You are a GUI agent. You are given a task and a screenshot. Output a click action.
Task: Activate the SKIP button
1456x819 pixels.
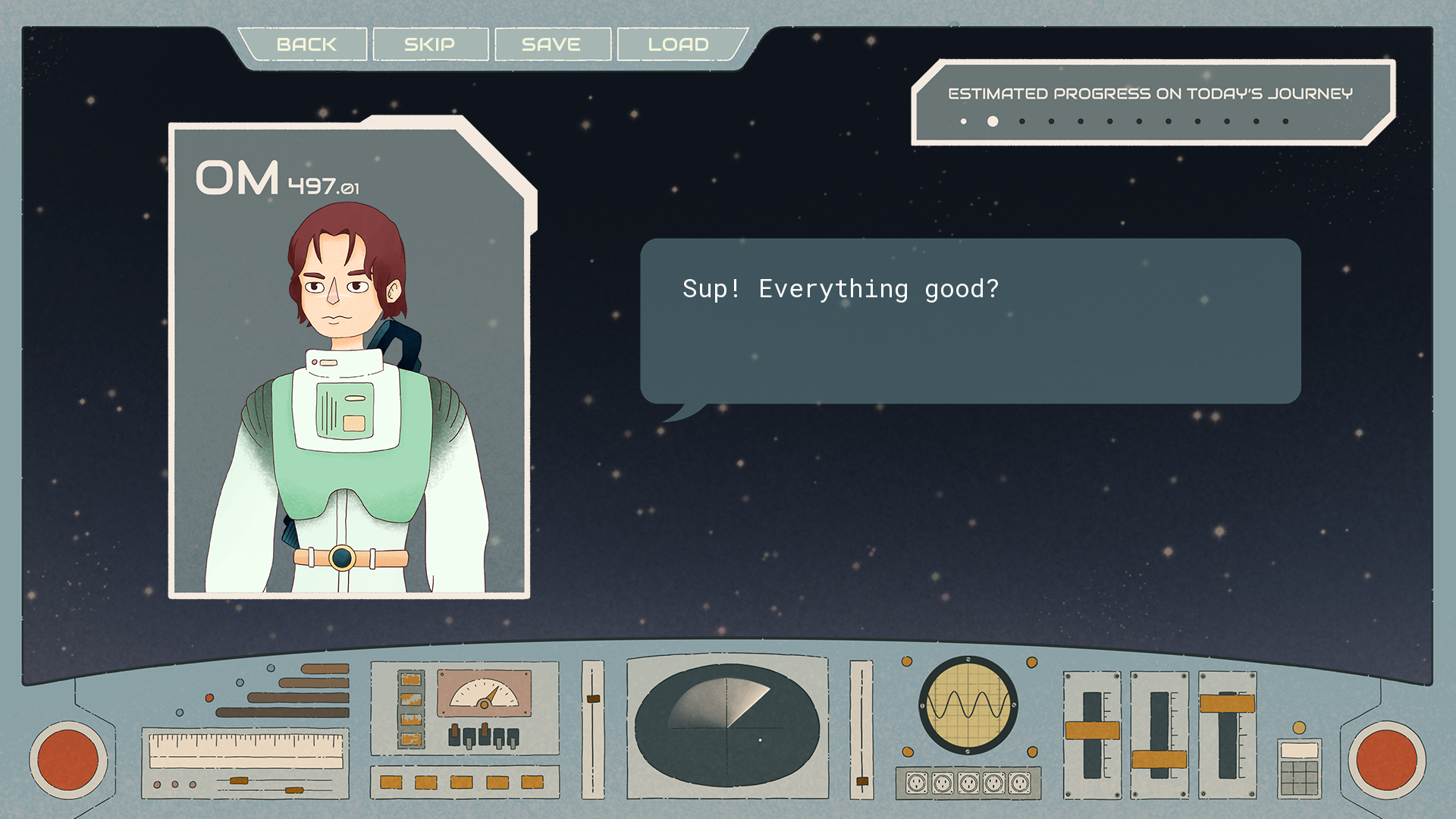[x=430, y=45]
